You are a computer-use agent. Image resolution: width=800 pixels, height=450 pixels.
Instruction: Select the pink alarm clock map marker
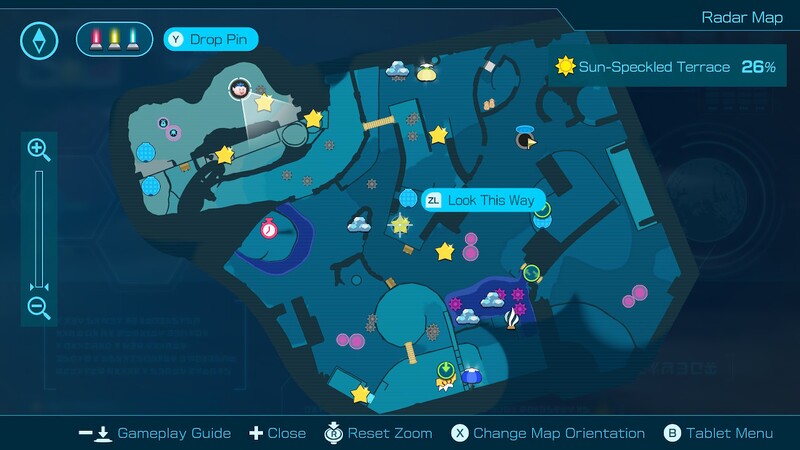(x=269, y=228)
